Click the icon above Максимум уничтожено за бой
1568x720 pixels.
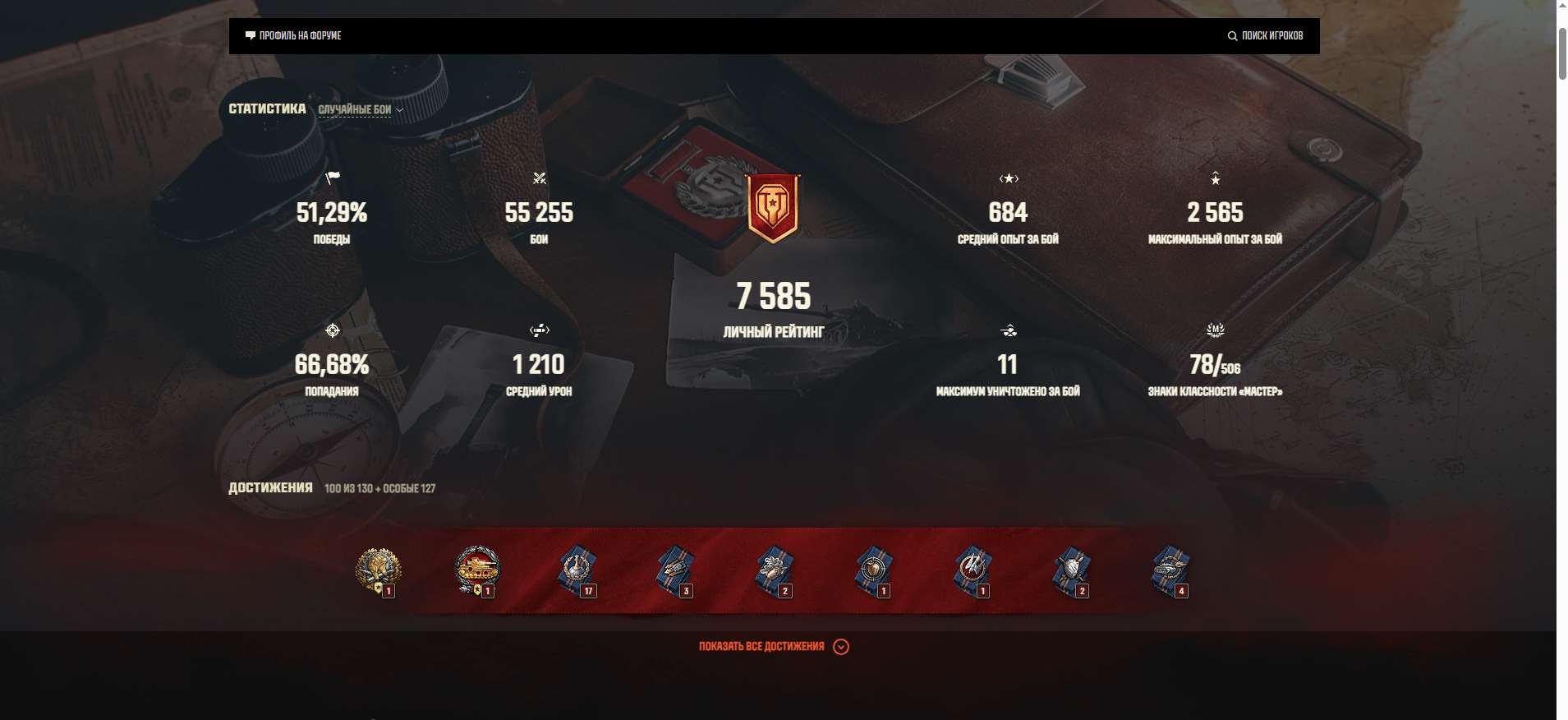tap(1009, 331)
